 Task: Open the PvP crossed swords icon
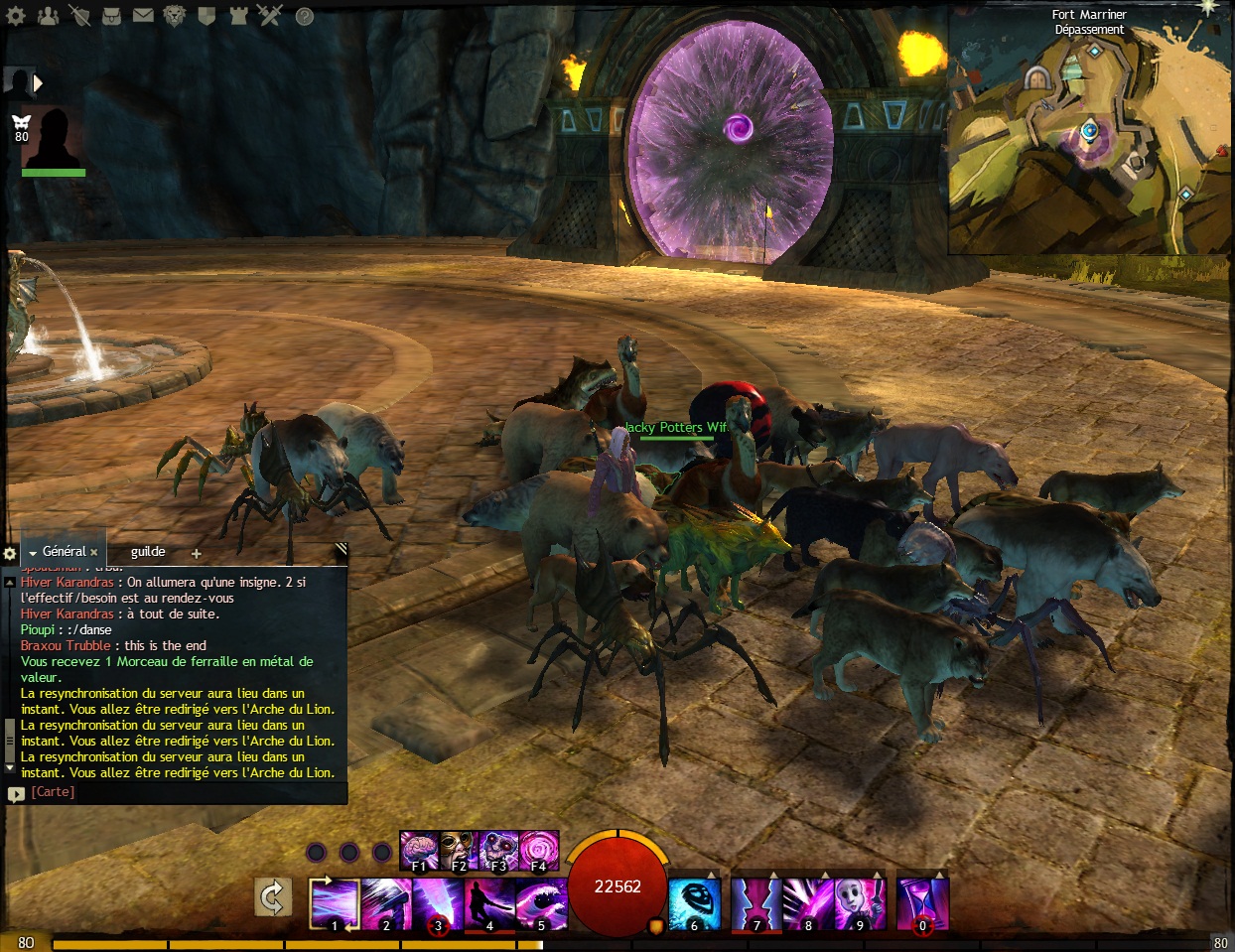(x=269, y=16)
